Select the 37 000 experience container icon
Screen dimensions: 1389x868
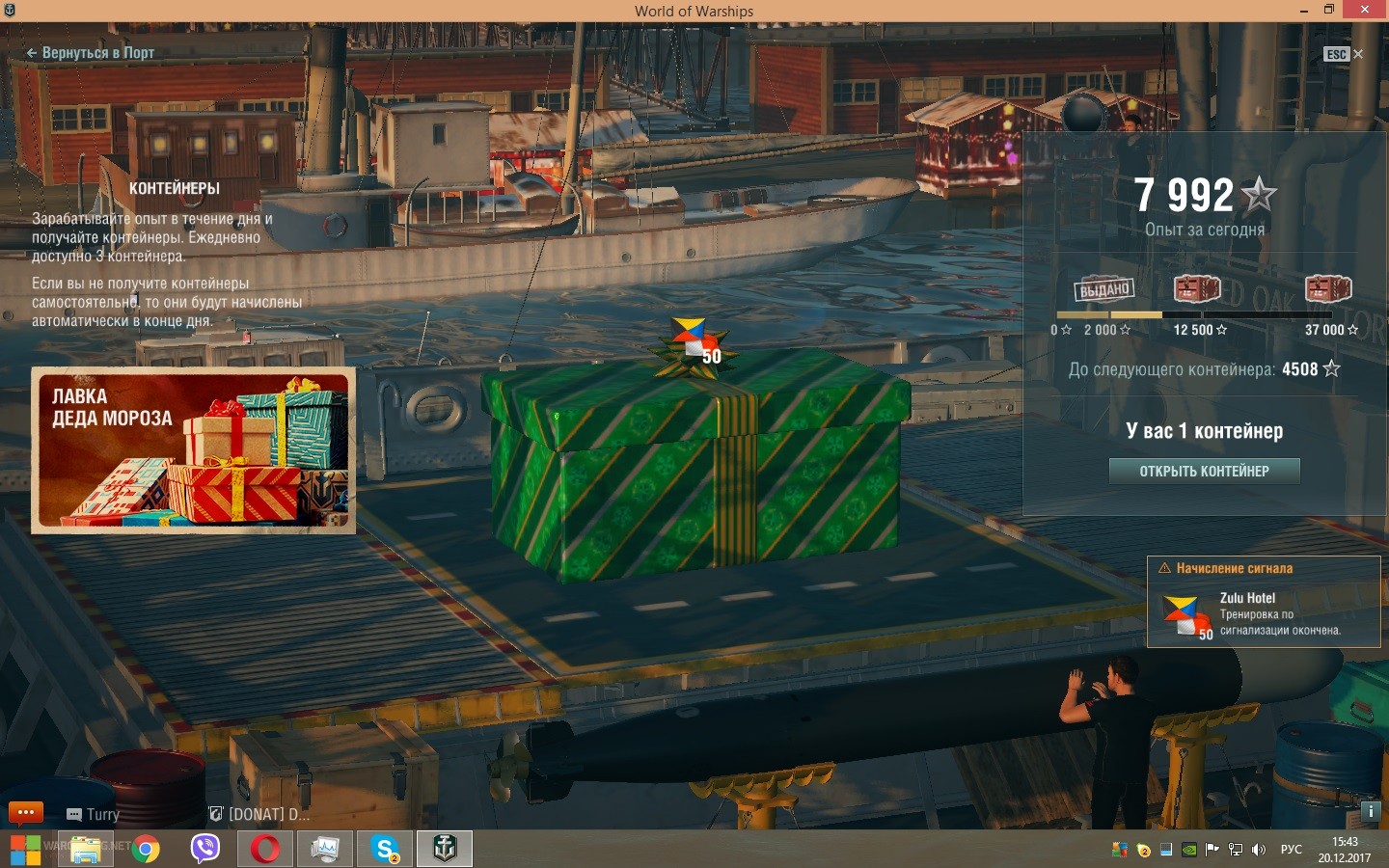(1328, 288)
